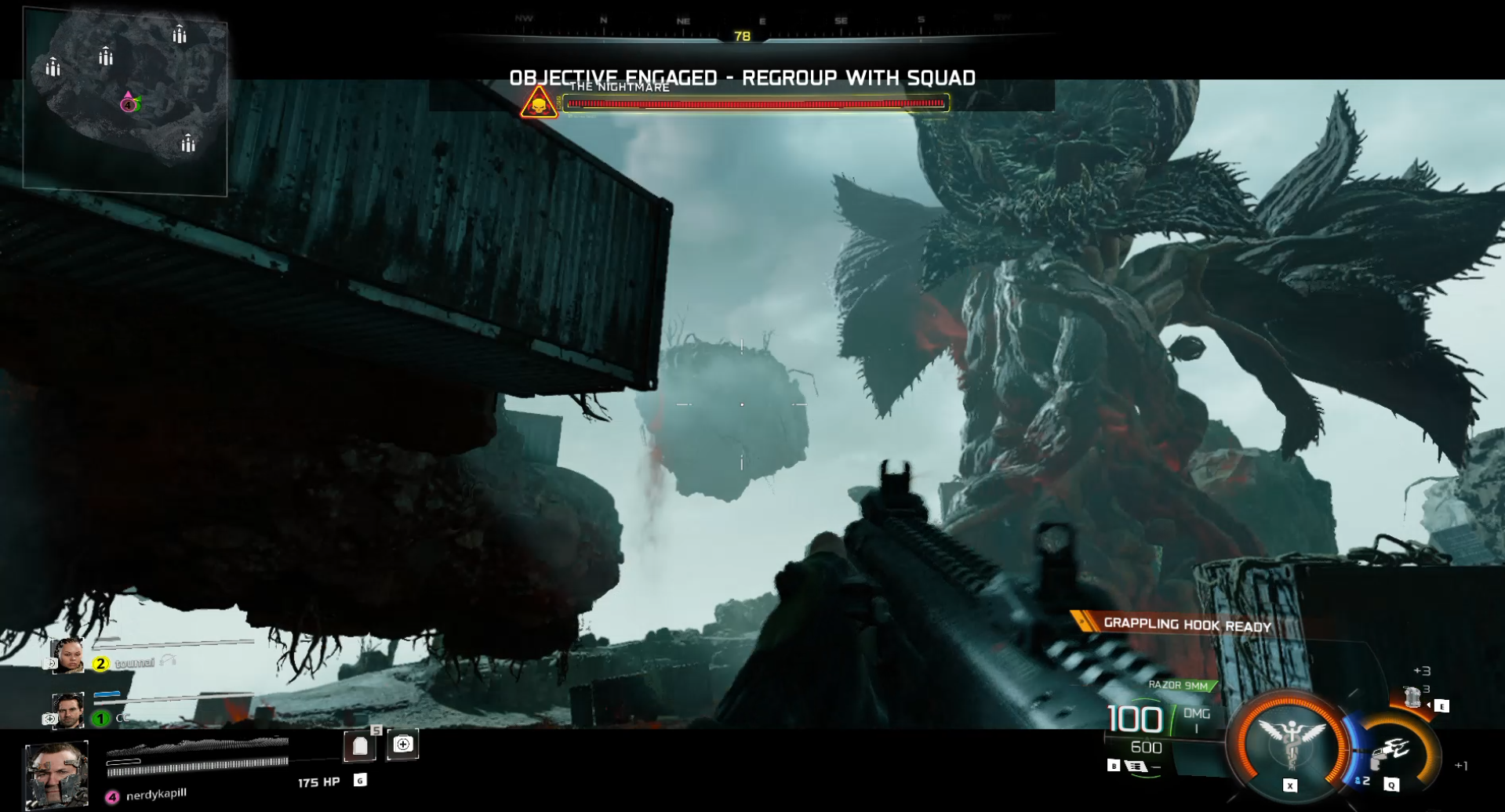This screenshot has height=812, width=1505.
Task: Click the magazine icon next to the B prompt
Action: pyautogui.click(x=1135, y=767)
